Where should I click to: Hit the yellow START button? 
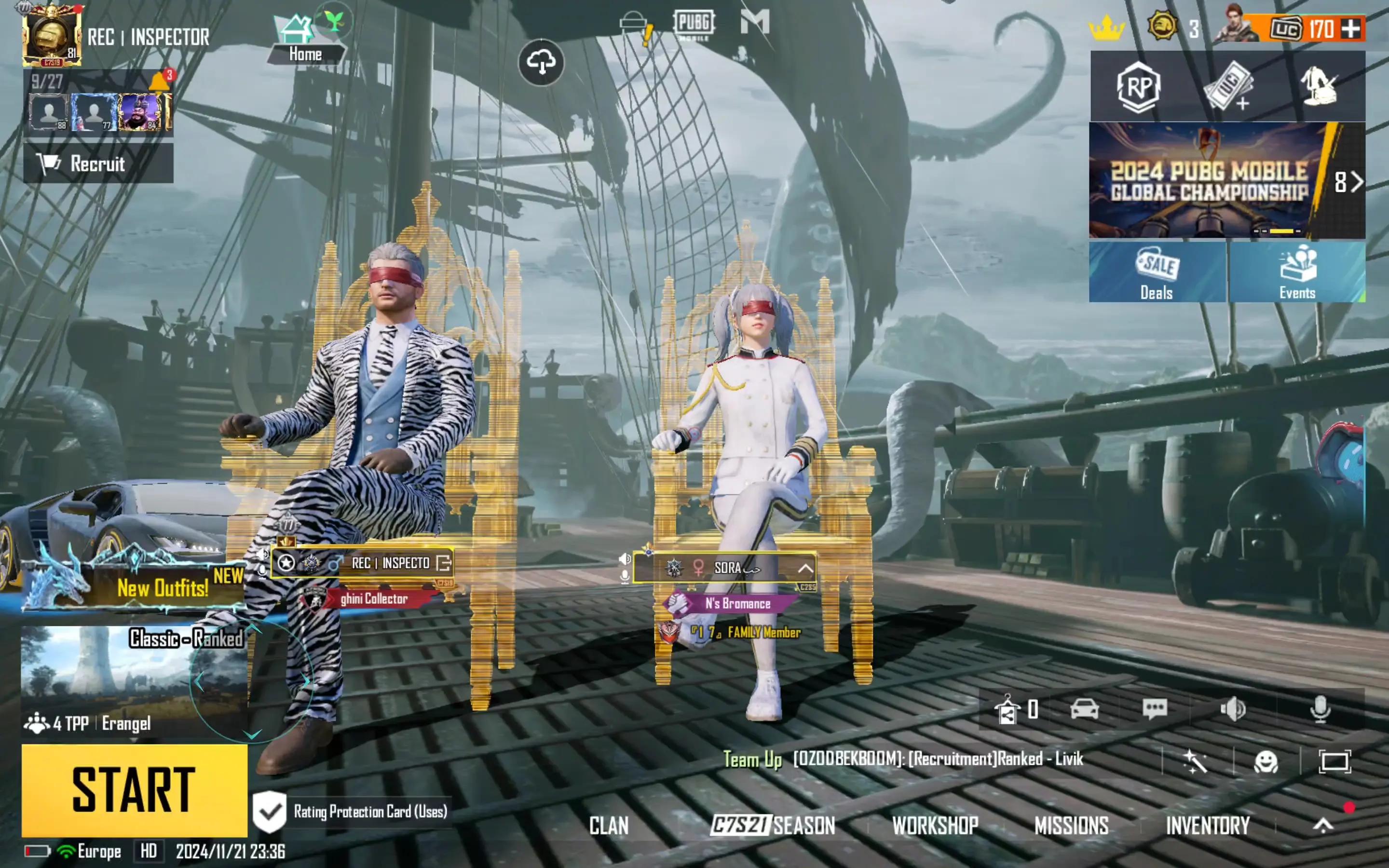tap(134, 790)
